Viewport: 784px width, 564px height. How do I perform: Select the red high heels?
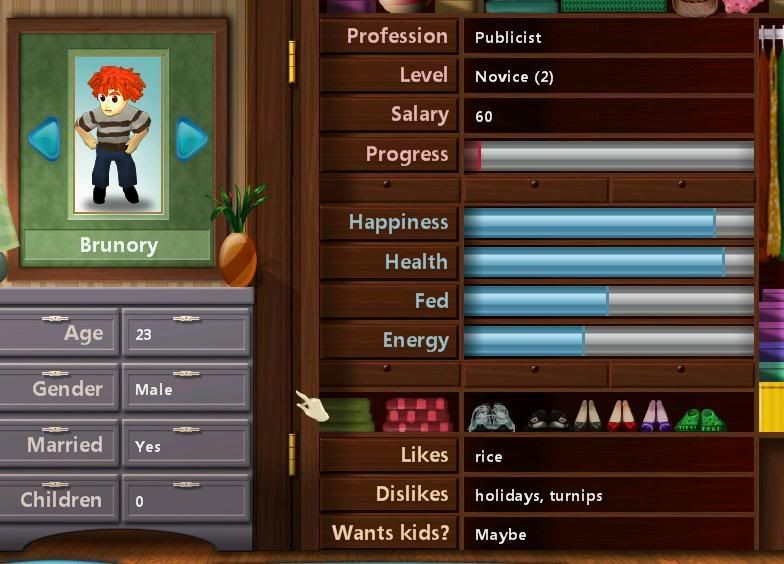(621, 415)
